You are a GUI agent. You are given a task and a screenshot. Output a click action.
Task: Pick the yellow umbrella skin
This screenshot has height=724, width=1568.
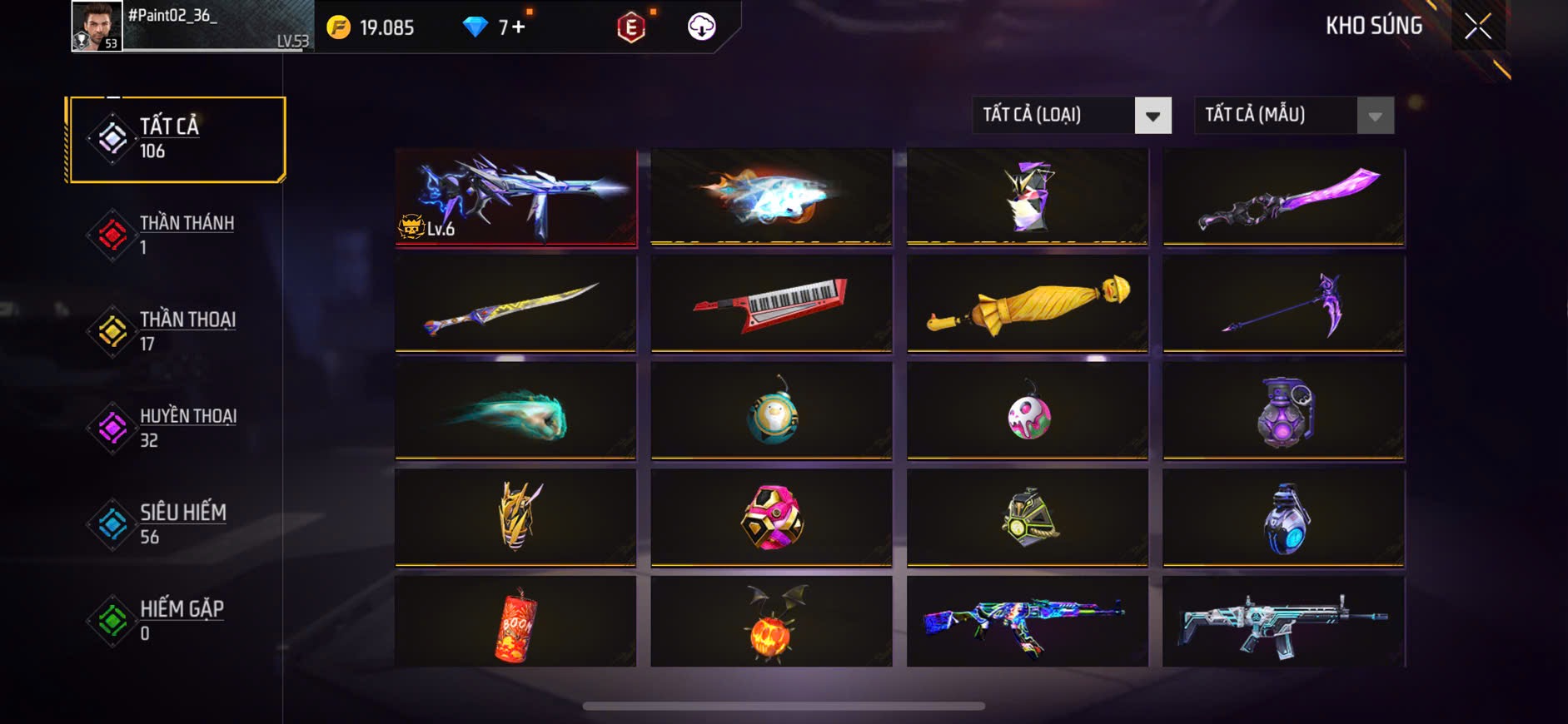point(1028,304)
